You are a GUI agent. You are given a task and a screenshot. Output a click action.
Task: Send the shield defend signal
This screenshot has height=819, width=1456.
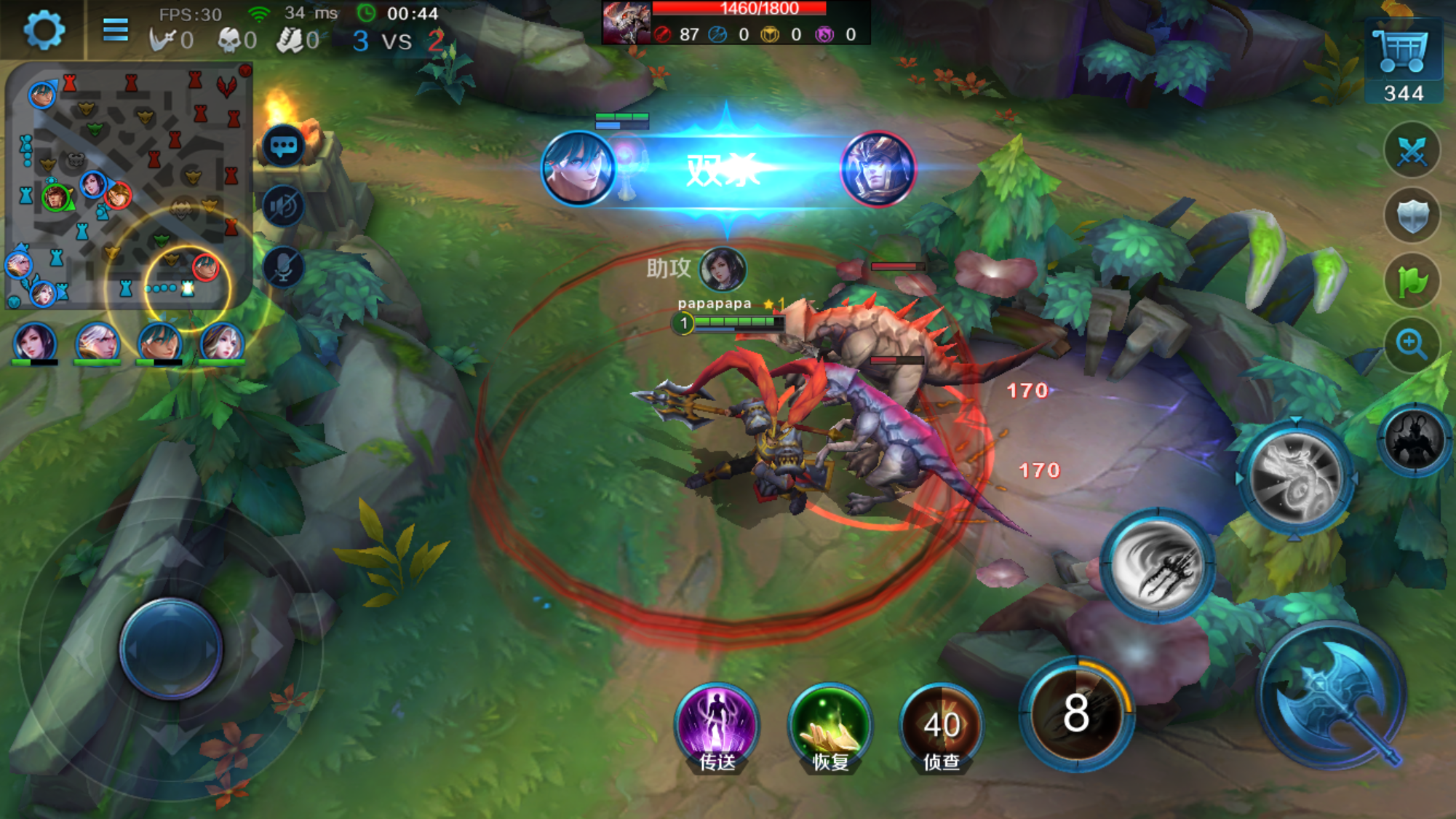pyautogui.click(x=1412, y=216)
